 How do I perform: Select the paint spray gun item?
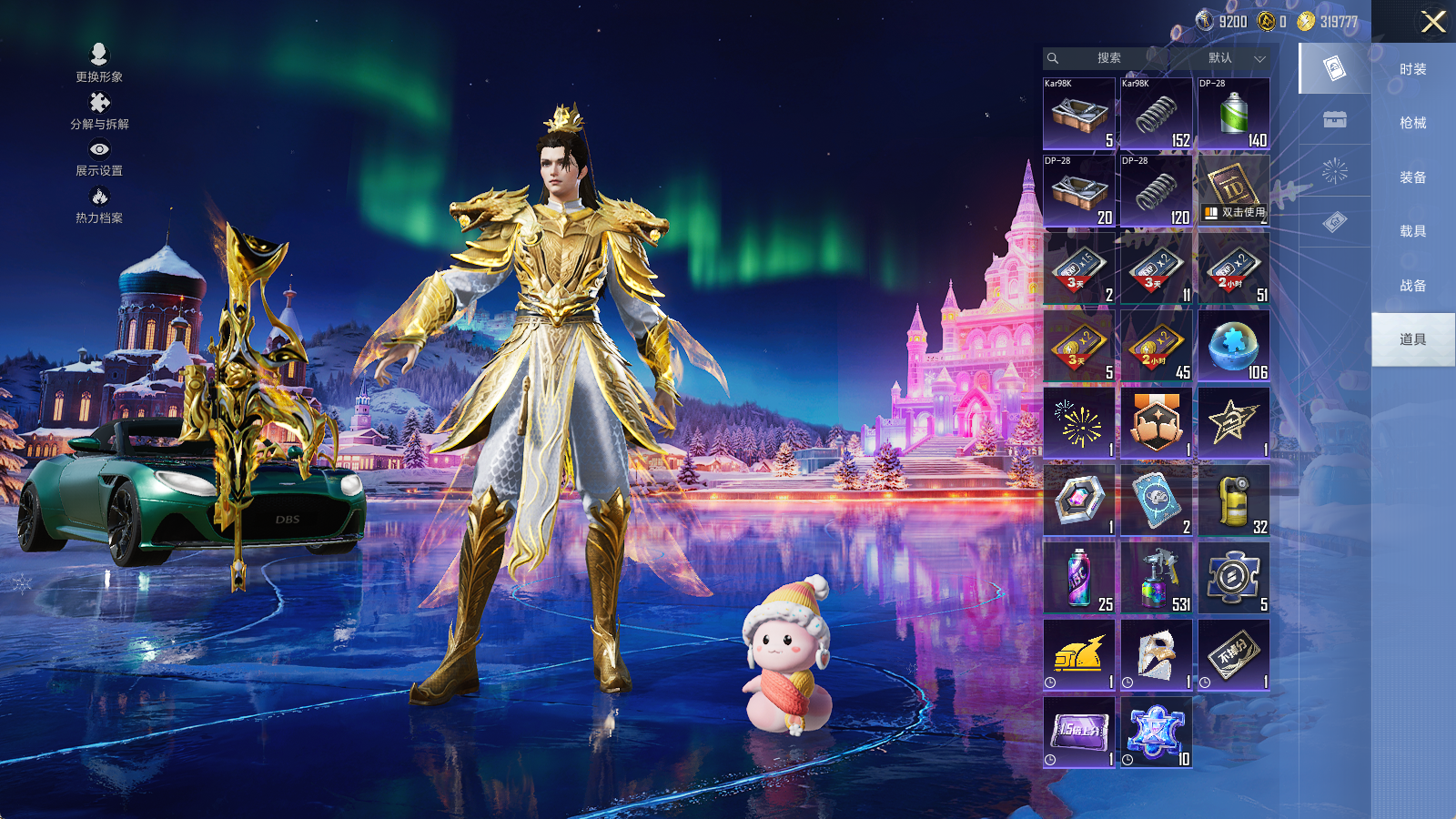(x=1156, y=578)
